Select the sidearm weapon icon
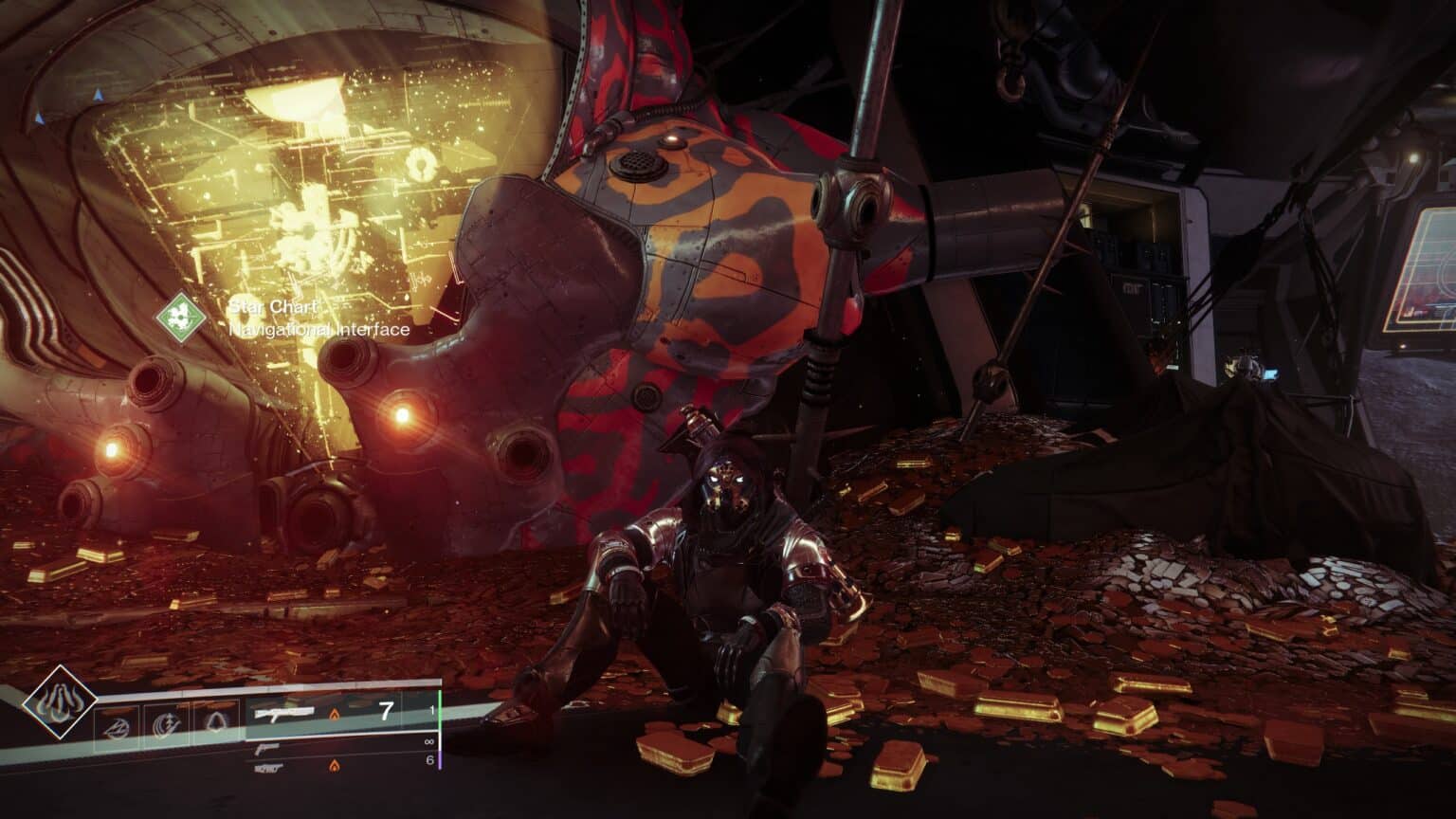 (x=266, y=749)
